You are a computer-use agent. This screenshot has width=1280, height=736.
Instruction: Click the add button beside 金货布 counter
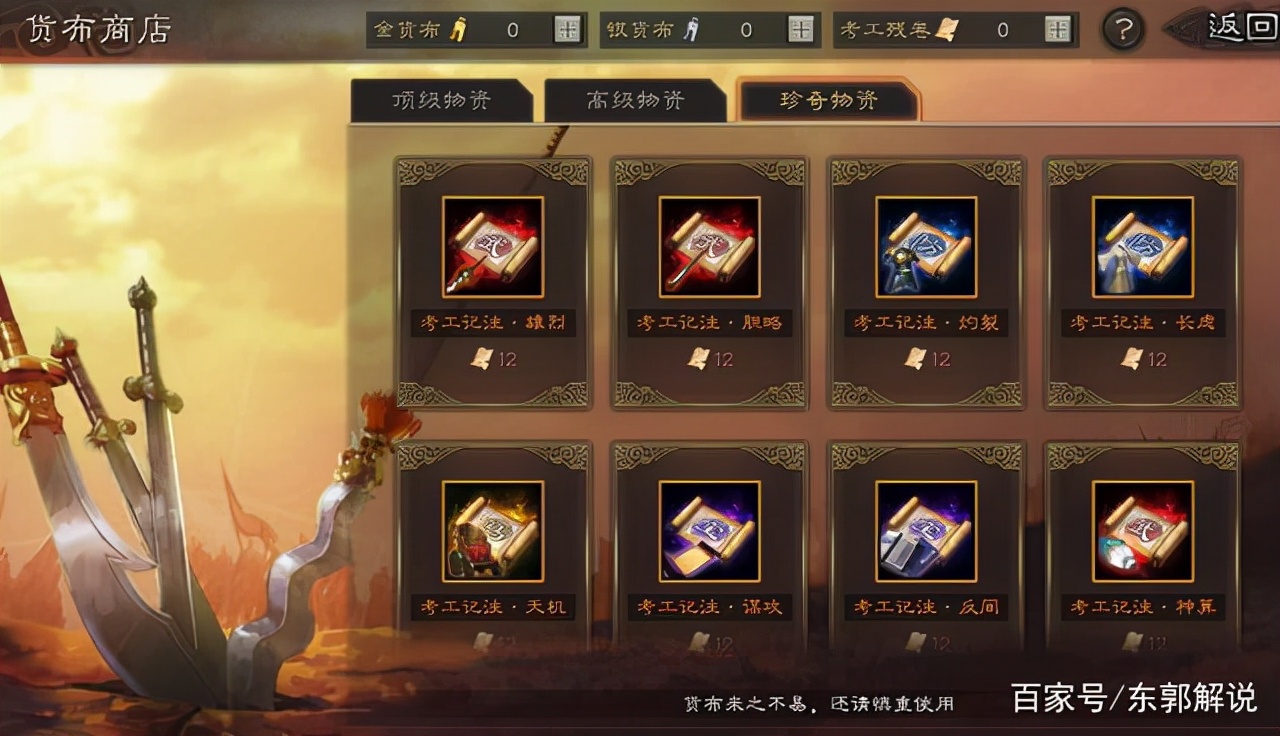[x=567, y=29]
